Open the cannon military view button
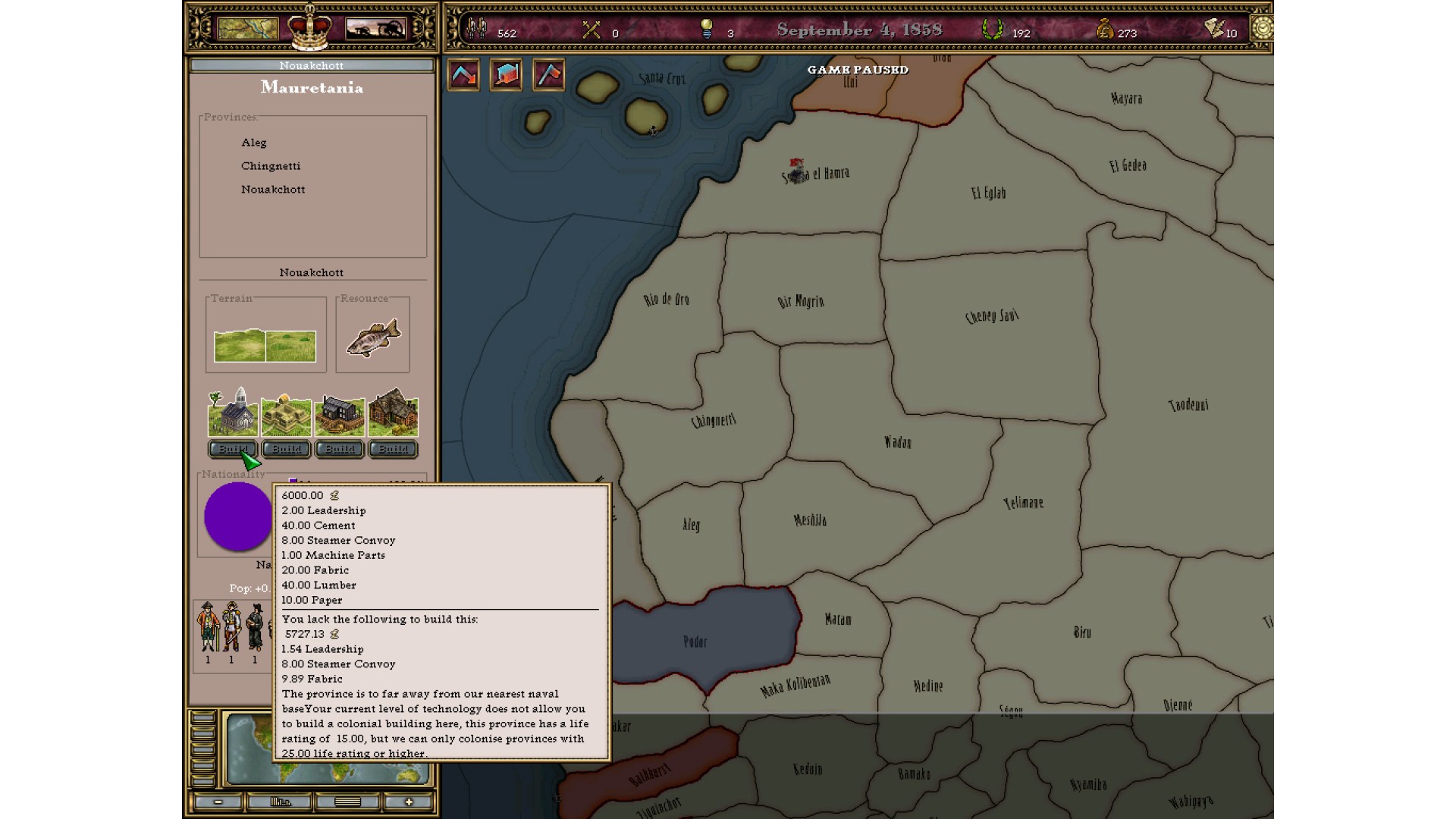Screen dimensions: 1456x819 coord(375,29)
